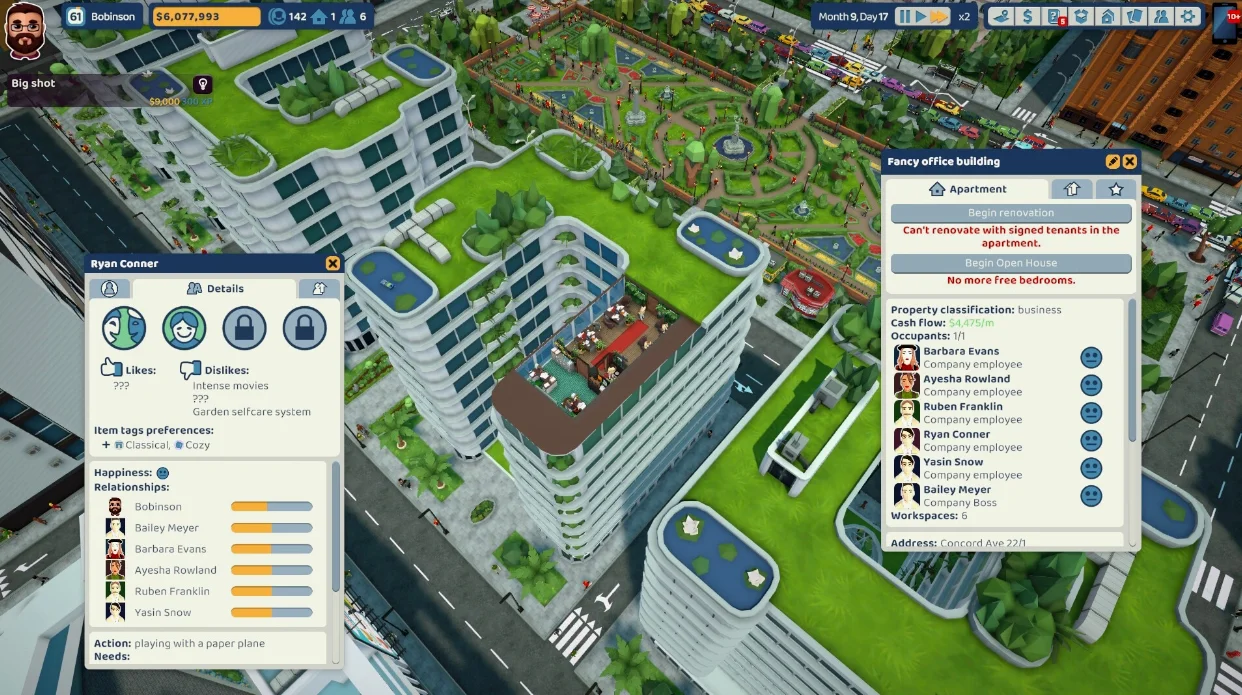Click the theater masks trait icon
Image resolution: width=1242 pixels, height=695 pixels.
click(124, 327)
